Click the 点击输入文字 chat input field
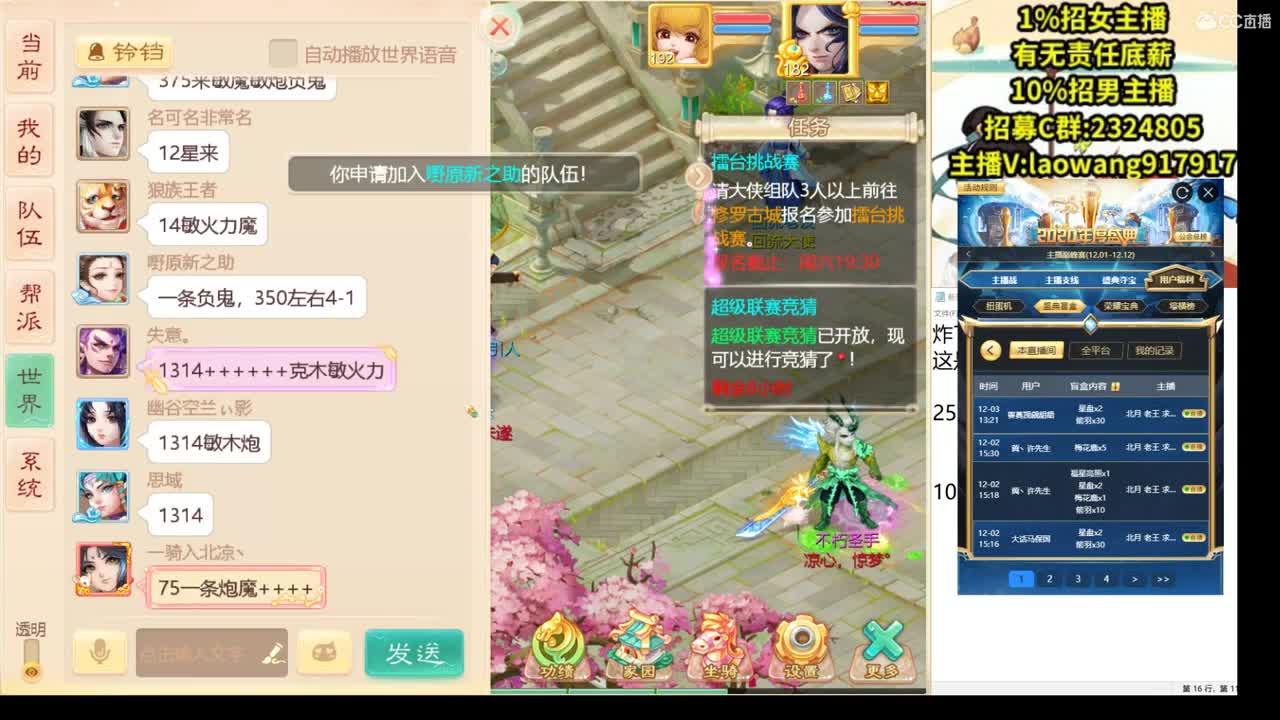This screenshot has height=720, width=1280. coord(200,652)
